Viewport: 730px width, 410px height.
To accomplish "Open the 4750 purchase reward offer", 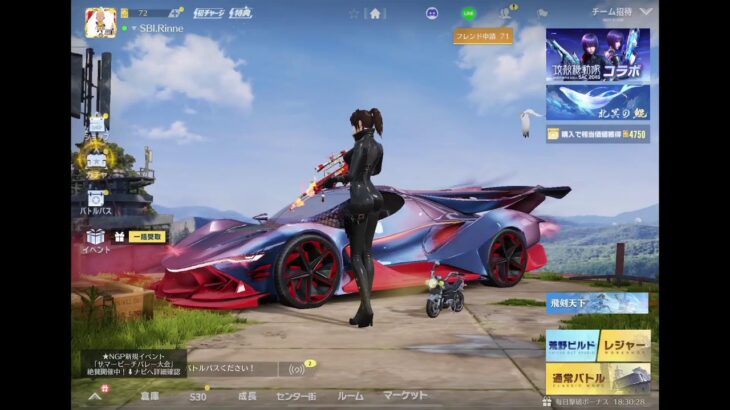I will (x=597, y=133).
